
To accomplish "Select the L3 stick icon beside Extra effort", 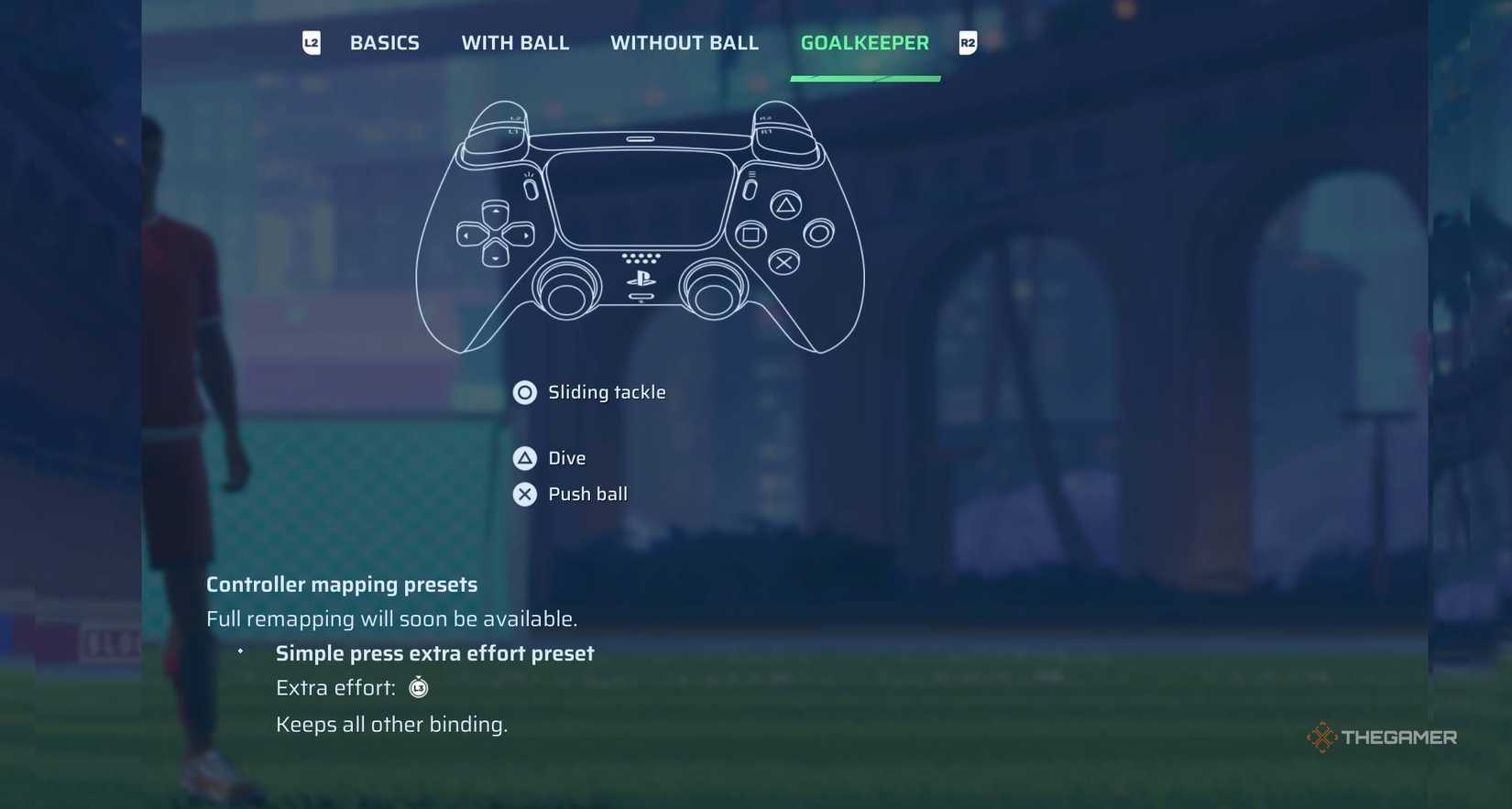I will click(x=418, y=687).
